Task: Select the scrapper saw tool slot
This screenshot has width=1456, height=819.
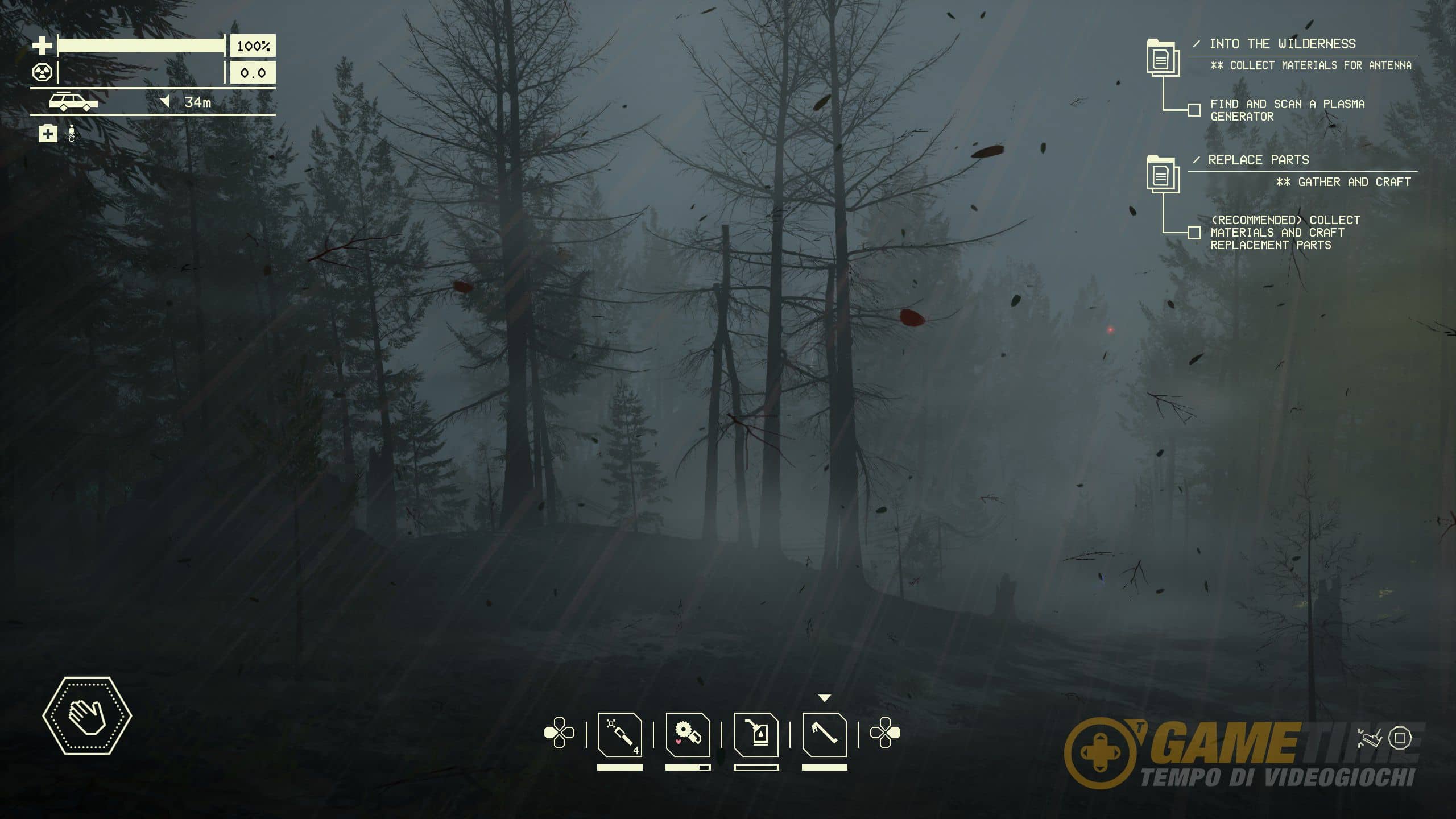Action: 688,734
